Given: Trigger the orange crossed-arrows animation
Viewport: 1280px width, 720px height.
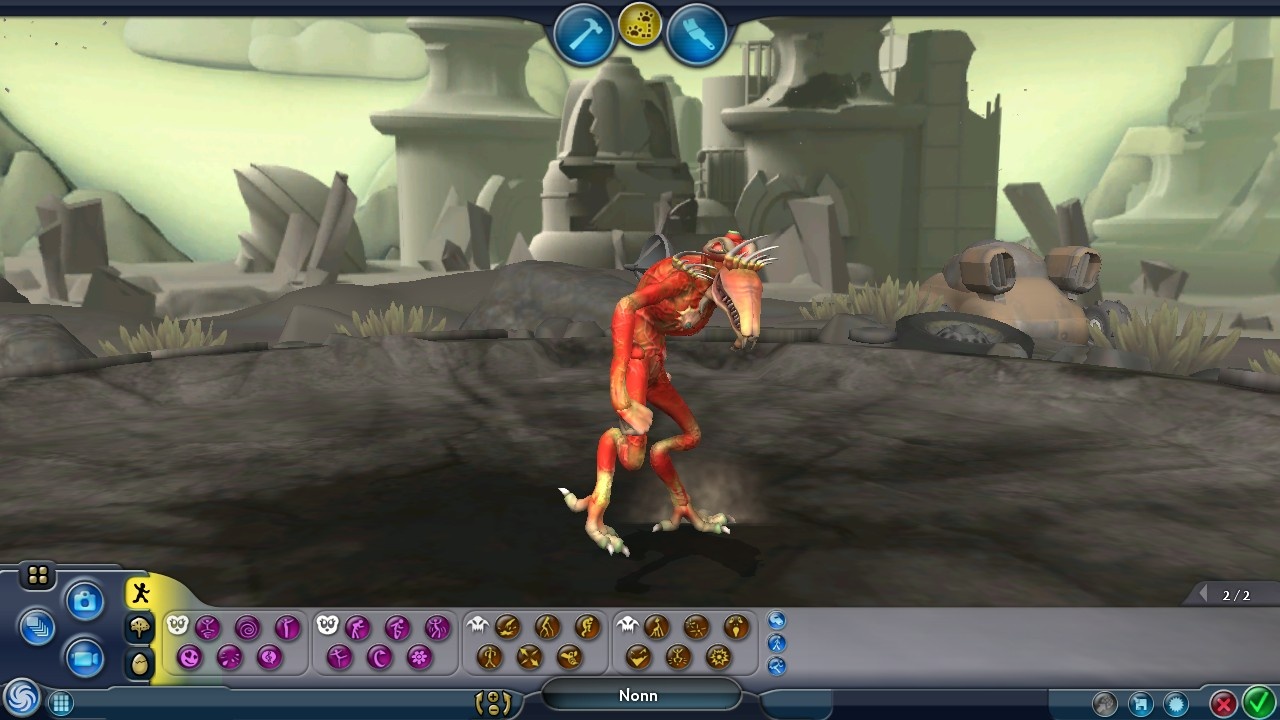Looking at the screenshot, I should (529, 657).
